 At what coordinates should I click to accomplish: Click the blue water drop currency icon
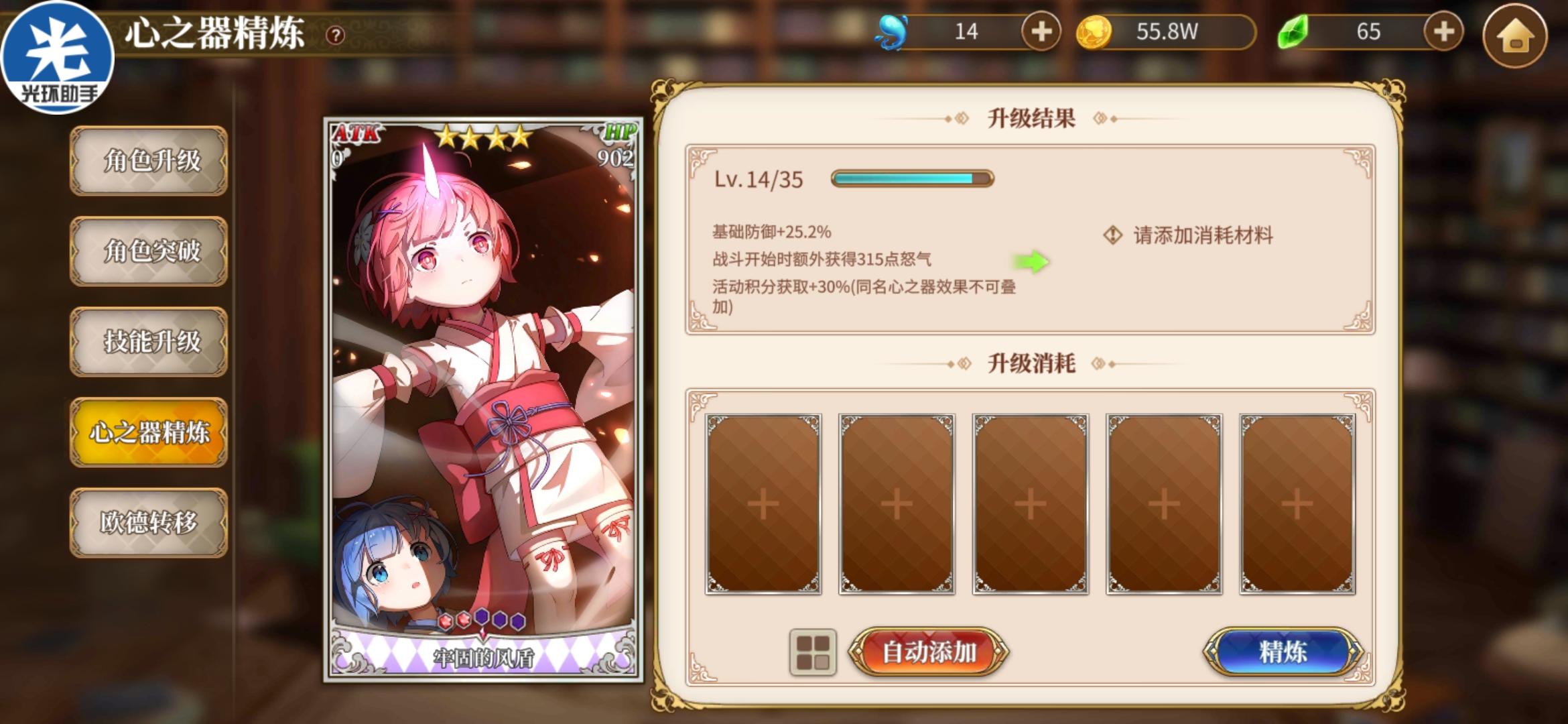893,30
